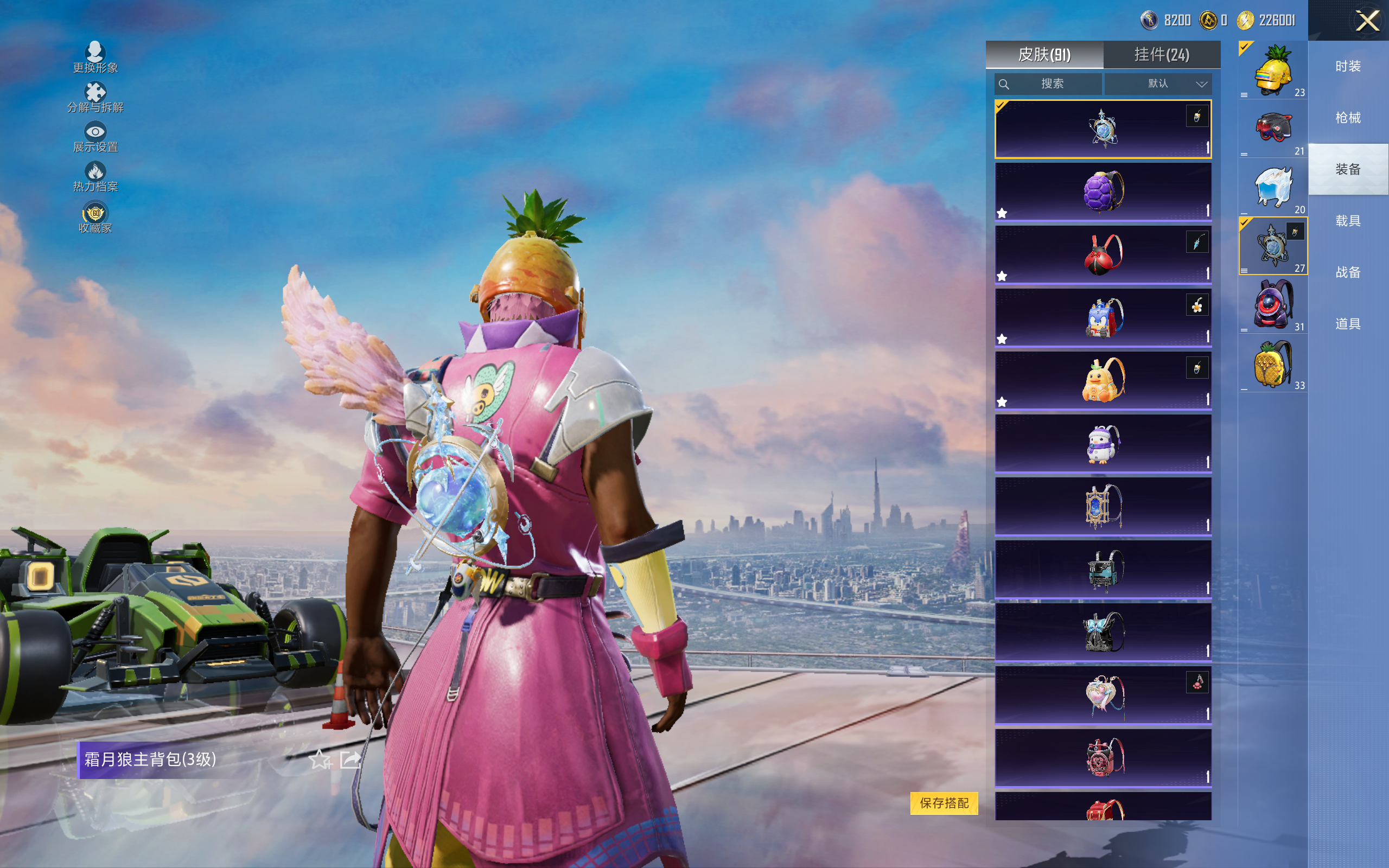1389x868 pixels.
Task: Expand the 默认 sort dropdown
Action: click(x=1158, y=84)
